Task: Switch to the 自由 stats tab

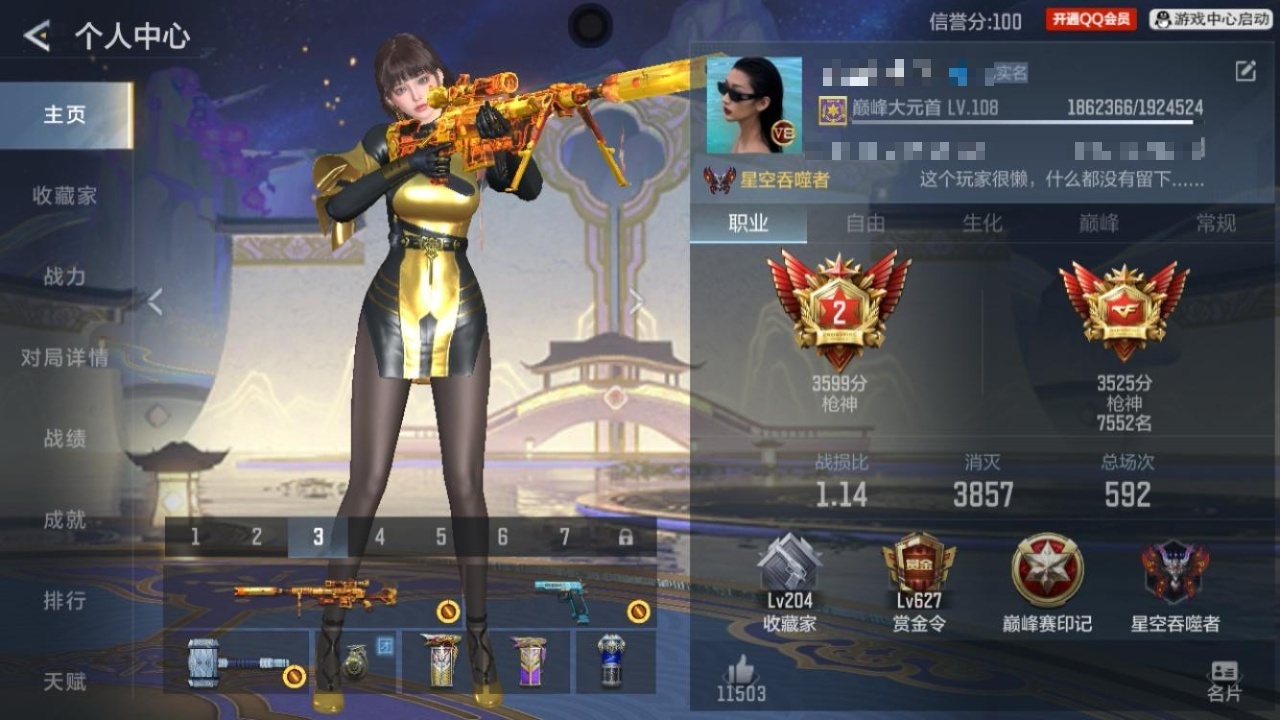Action: click(865, 223)
